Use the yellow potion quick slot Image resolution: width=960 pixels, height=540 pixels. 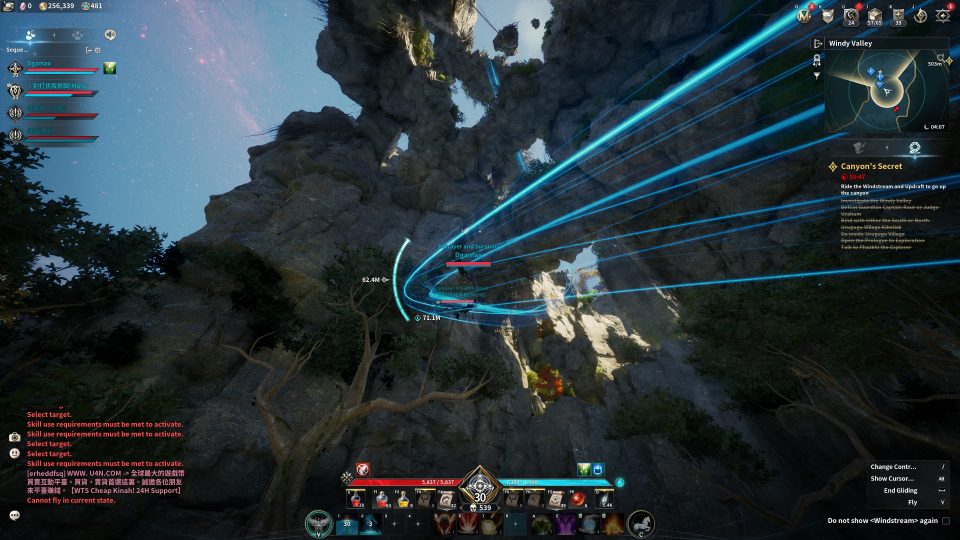(x=403, y=498)
